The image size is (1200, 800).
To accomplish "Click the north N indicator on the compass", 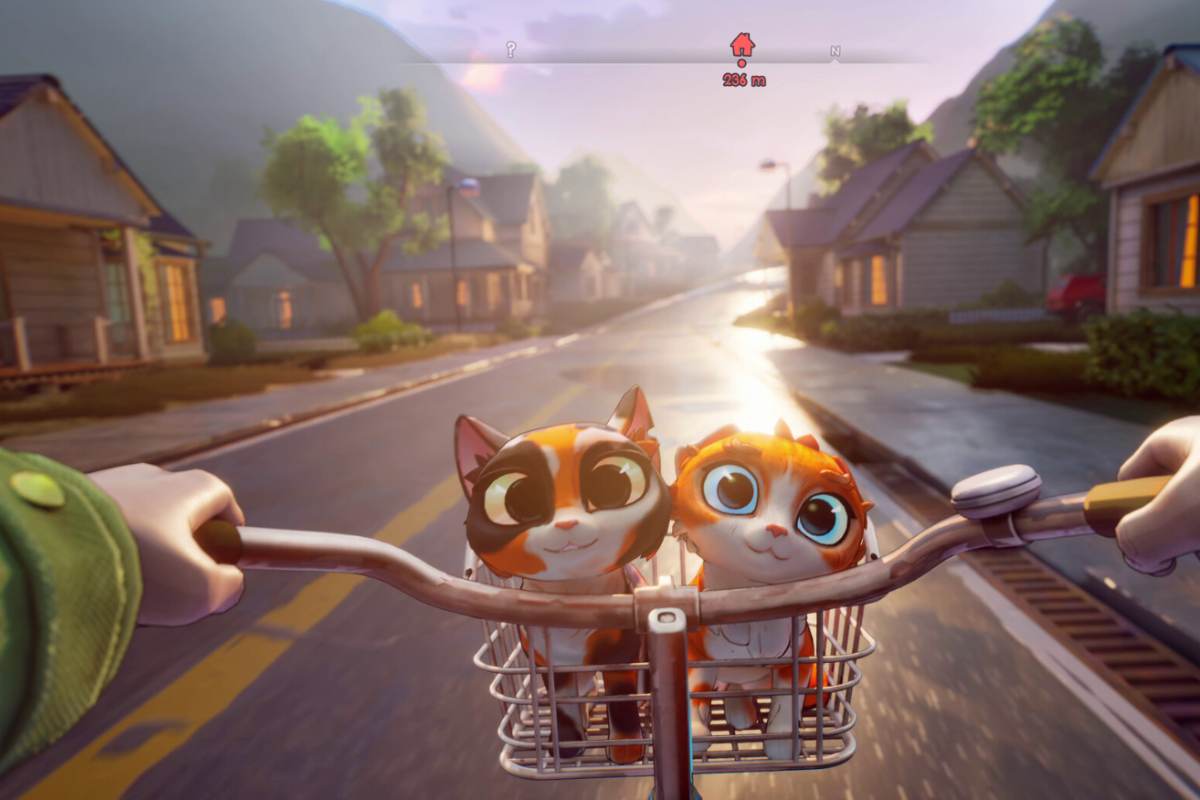I will coord(835,51).
